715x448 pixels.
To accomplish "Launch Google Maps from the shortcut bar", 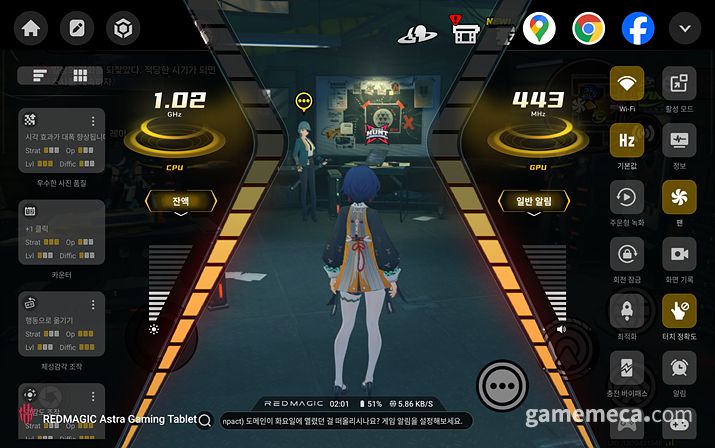I will pos(539,28).
